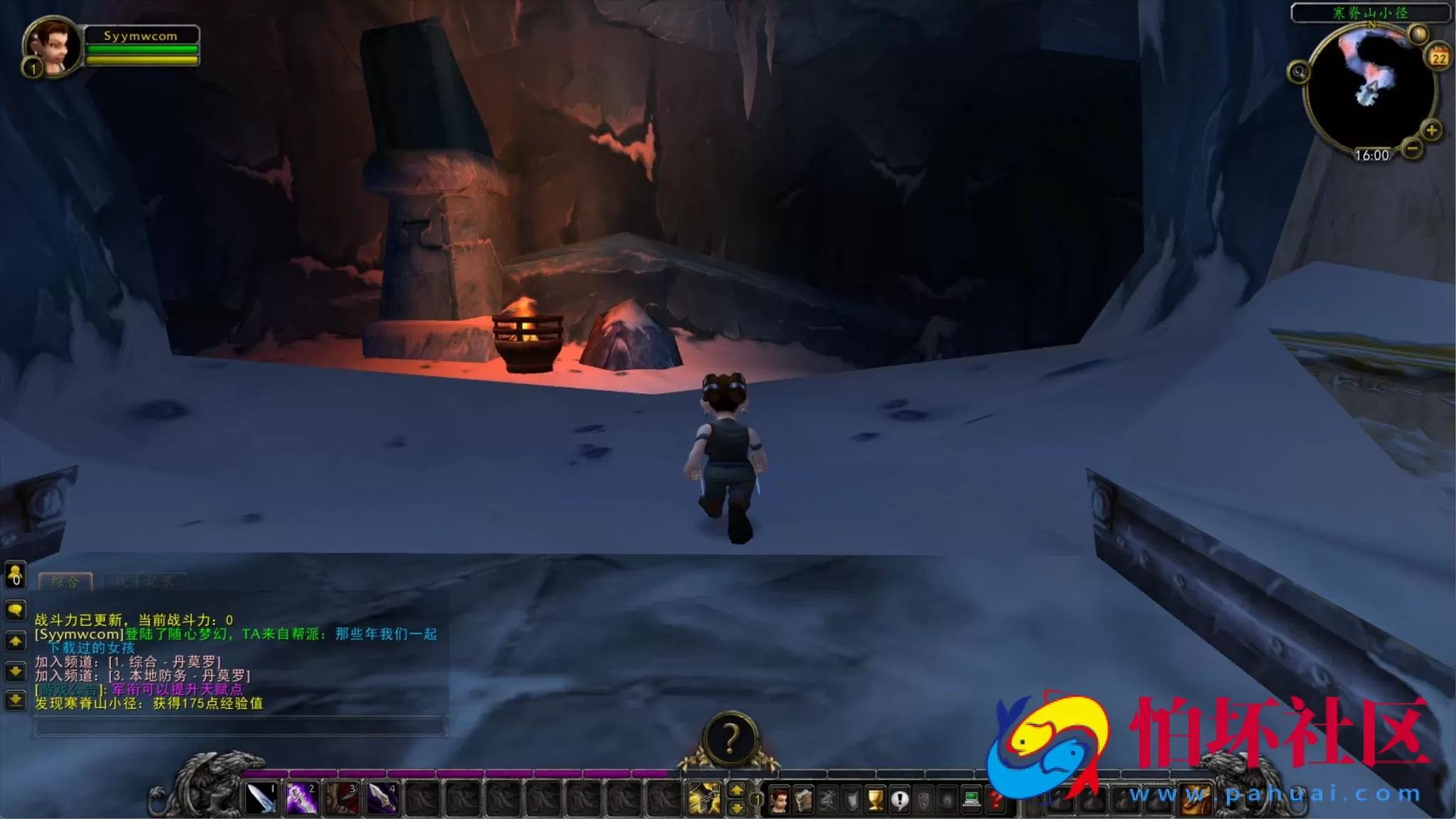Open the spellbook from the micro menu

(x=804, y=798)
